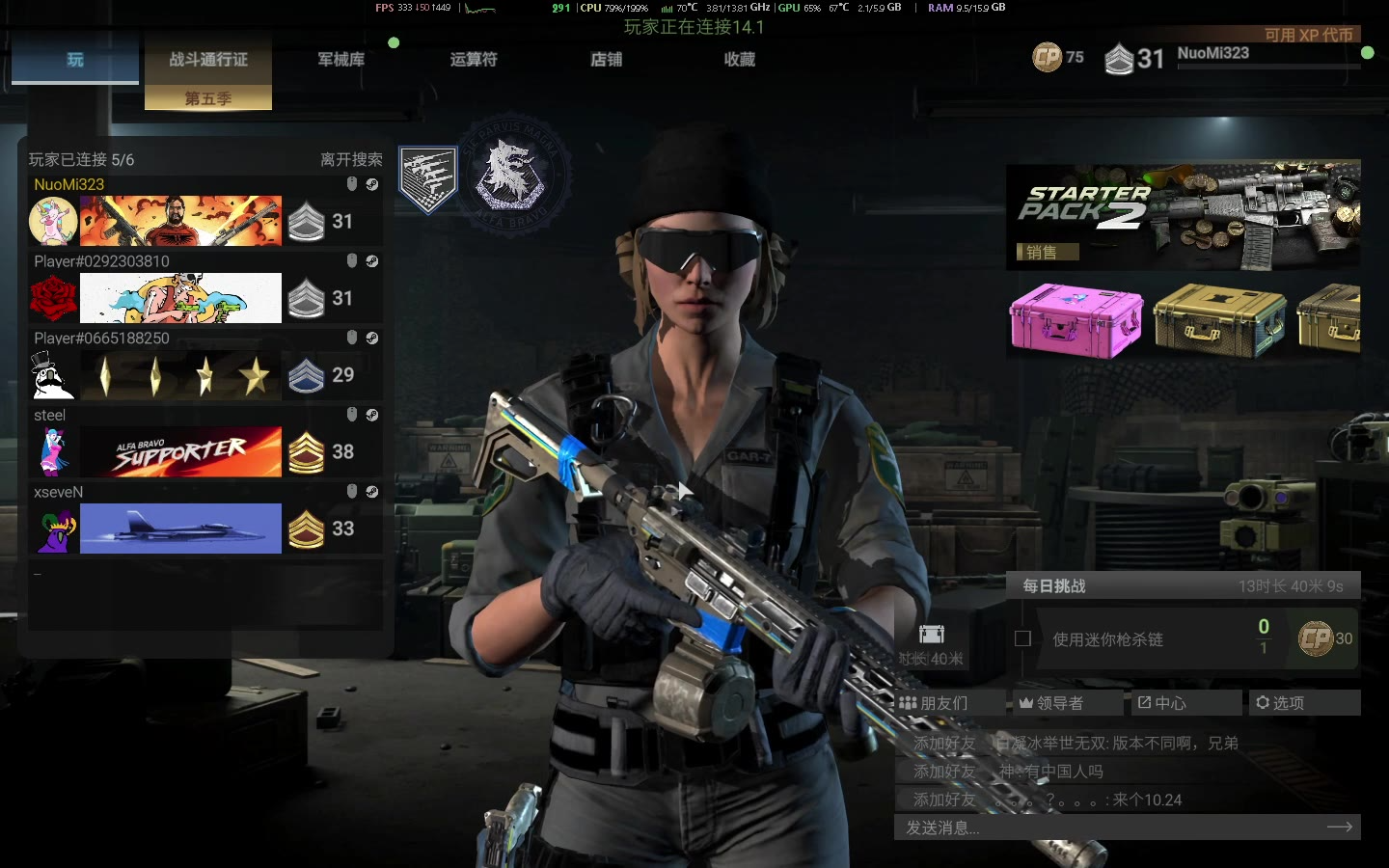The image size is (1389, 868).
Task: Go to the 军械库 tab
Action: click(x=341, y=60)
